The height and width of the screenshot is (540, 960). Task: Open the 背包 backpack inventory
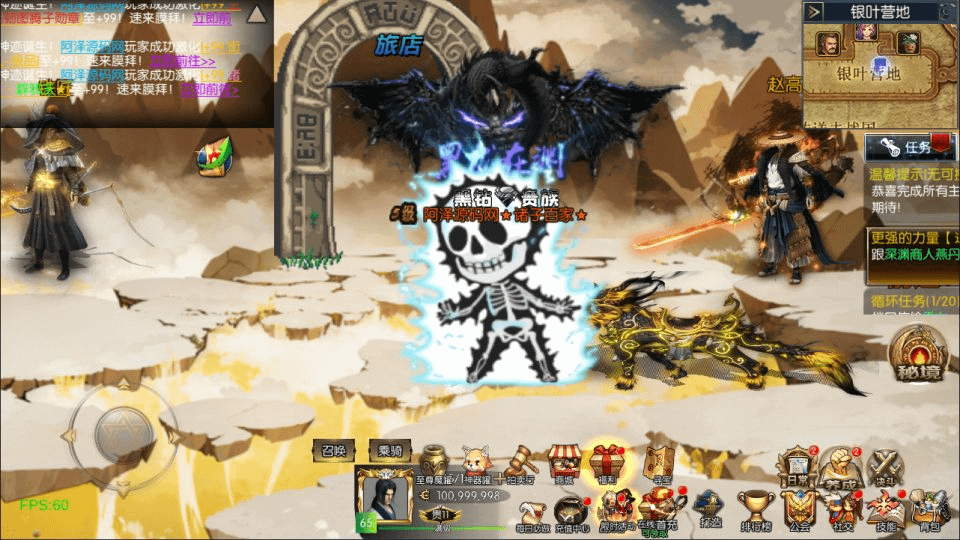click(930, 510)
